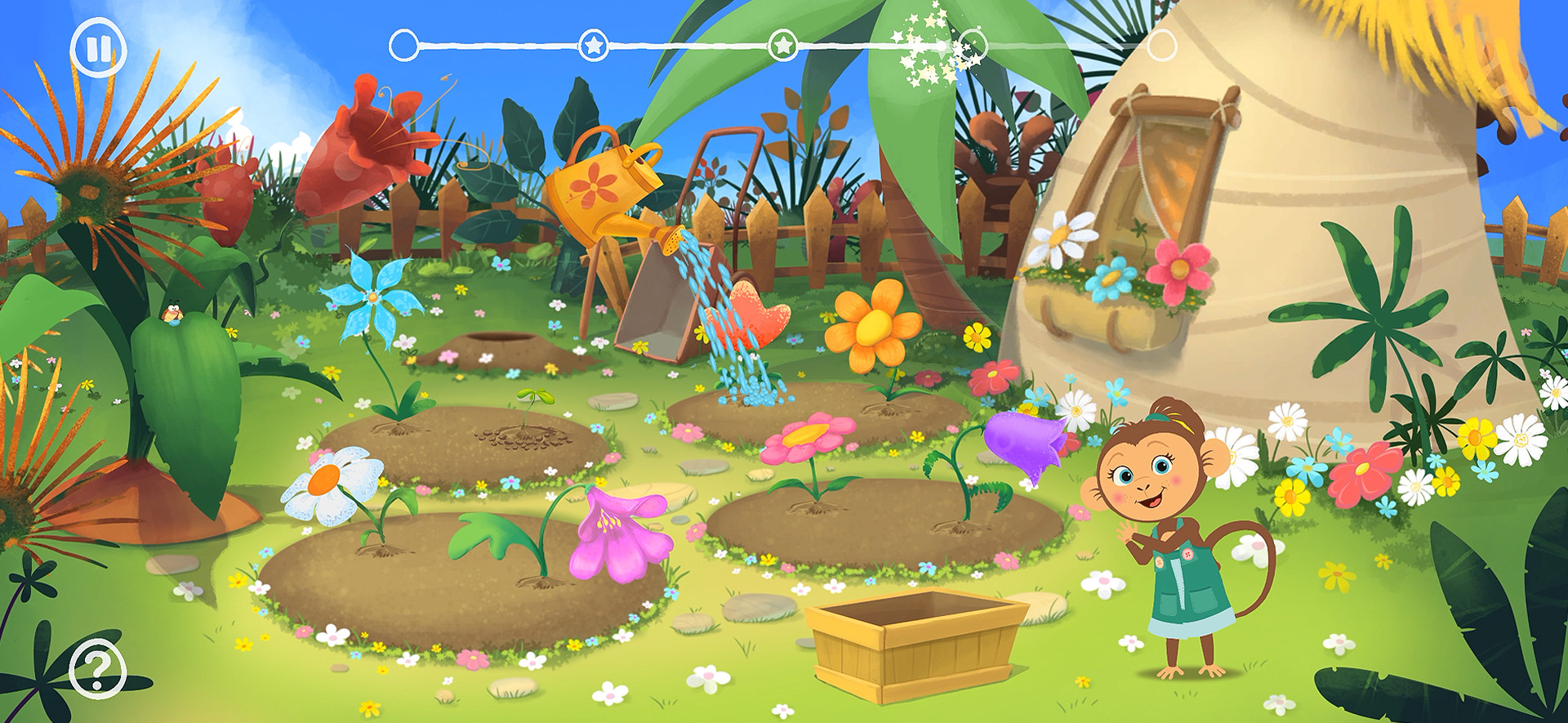Screen dimensions: 1568x723
Task: Click the progress bar starting circle
Action: point(403,46)
